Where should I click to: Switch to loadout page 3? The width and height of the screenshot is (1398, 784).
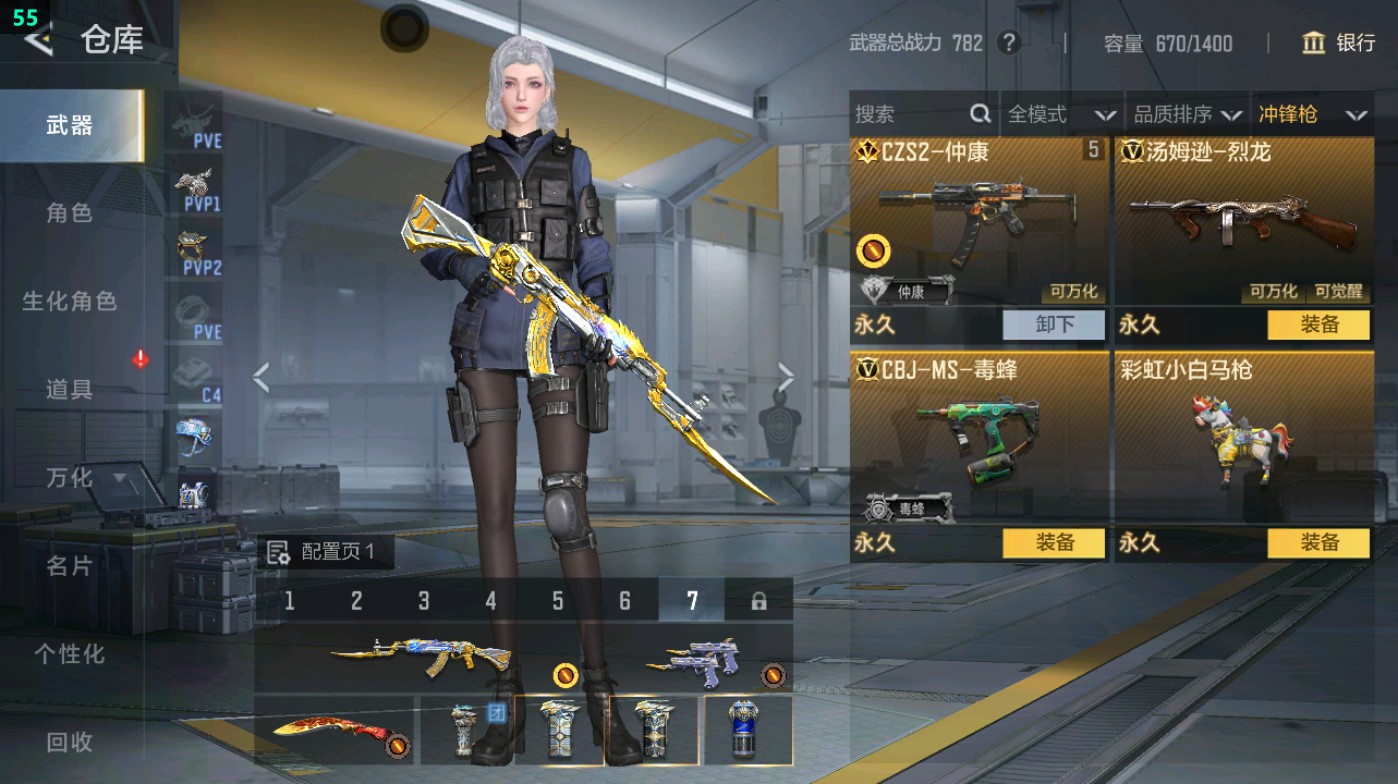point(423,601)
